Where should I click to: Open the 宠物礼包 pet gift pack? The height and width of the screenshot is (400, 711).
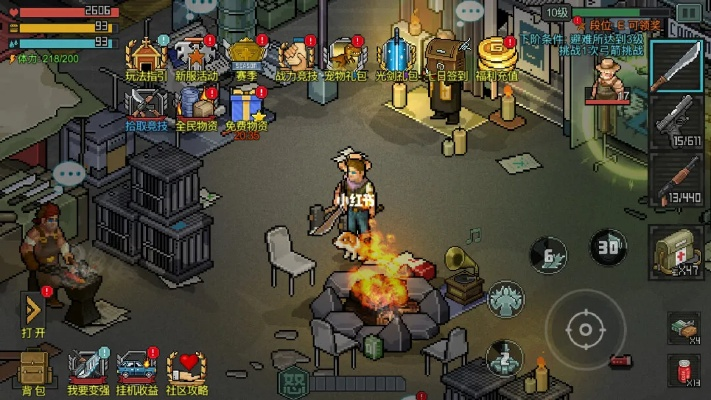point(343,56)
